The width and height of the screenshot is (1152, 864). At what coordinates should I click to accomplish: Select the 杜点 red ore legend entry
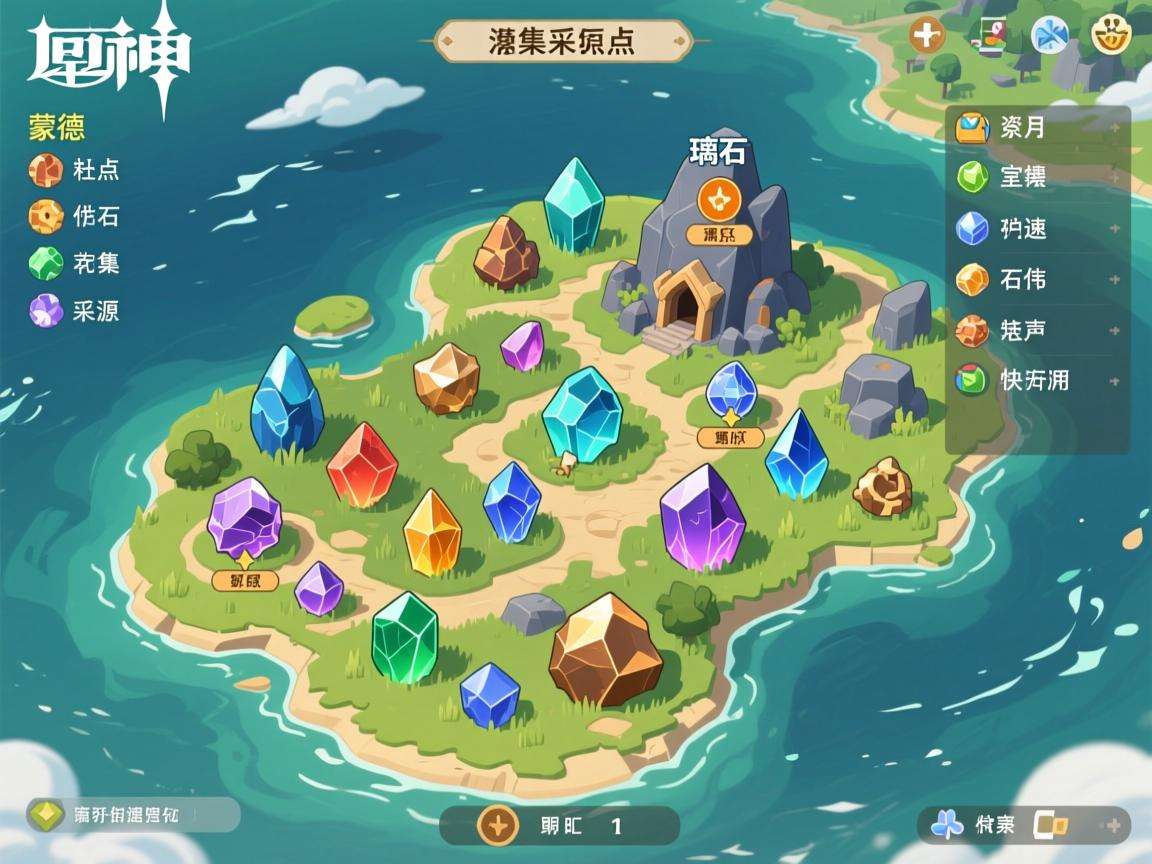point(74,170)
